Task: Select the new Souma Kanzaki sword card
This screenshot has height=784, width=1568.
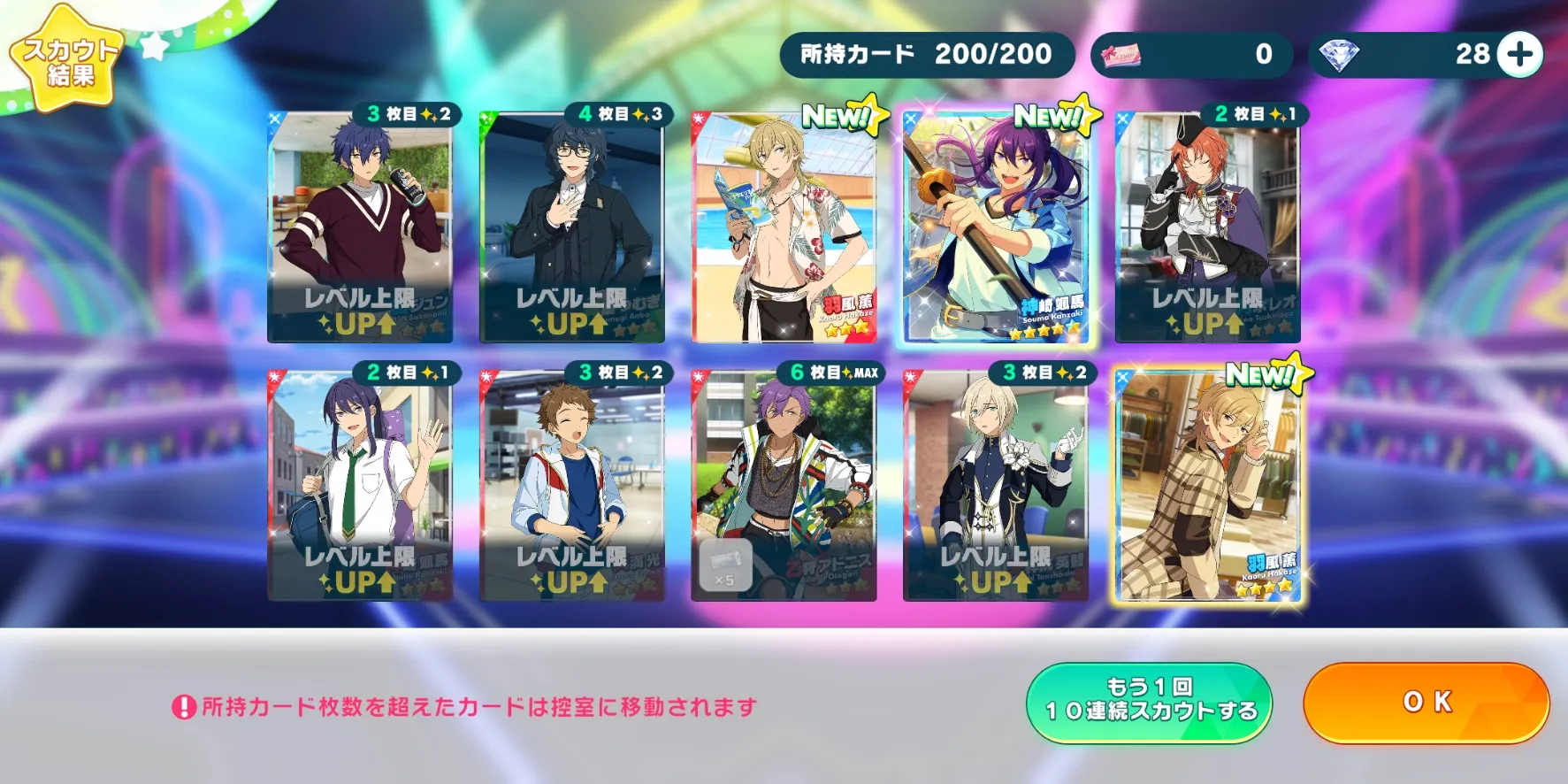Action: [x=996, y=227]
